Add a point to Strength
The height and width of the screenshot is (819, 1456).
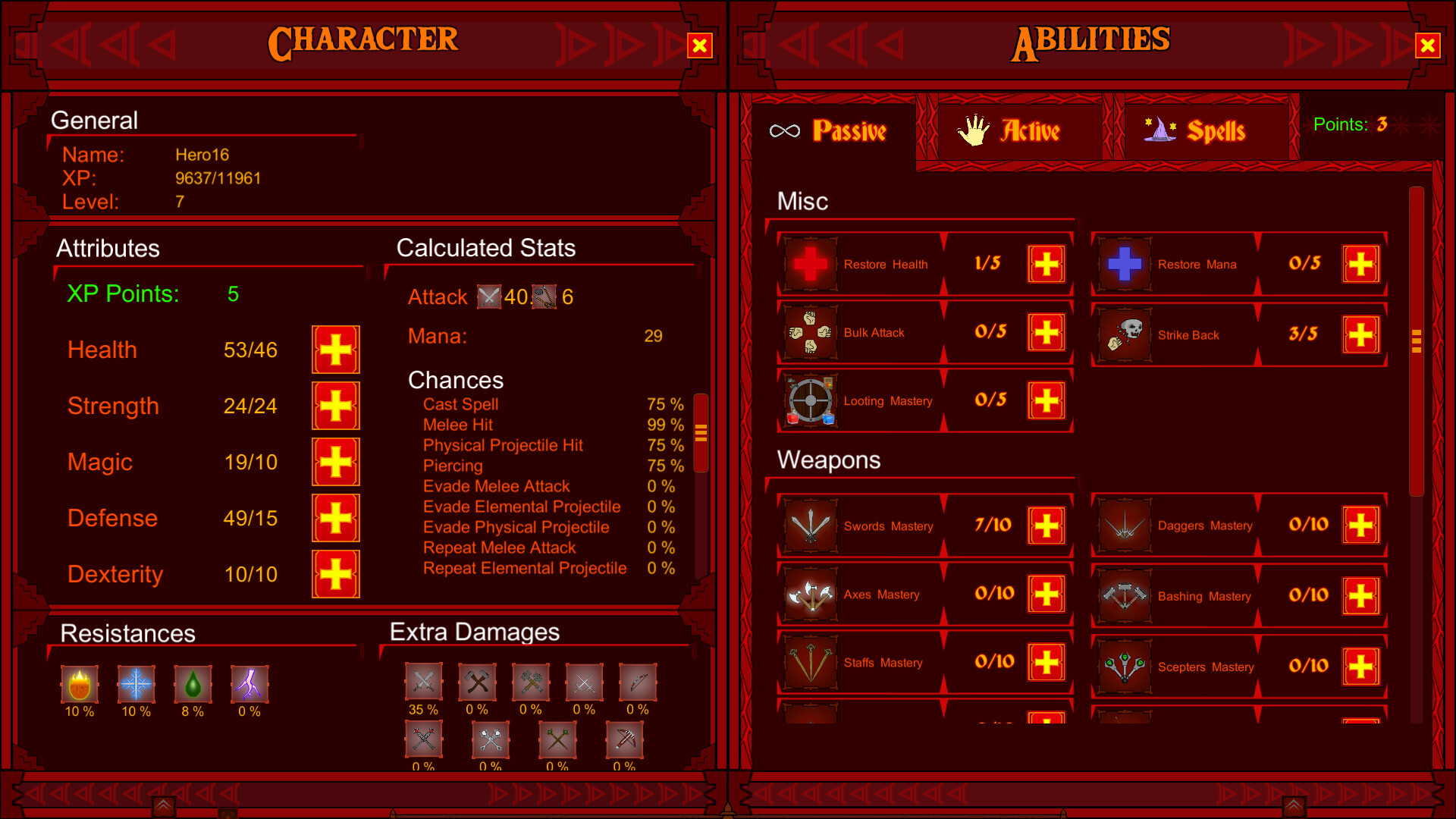(335, 406)
